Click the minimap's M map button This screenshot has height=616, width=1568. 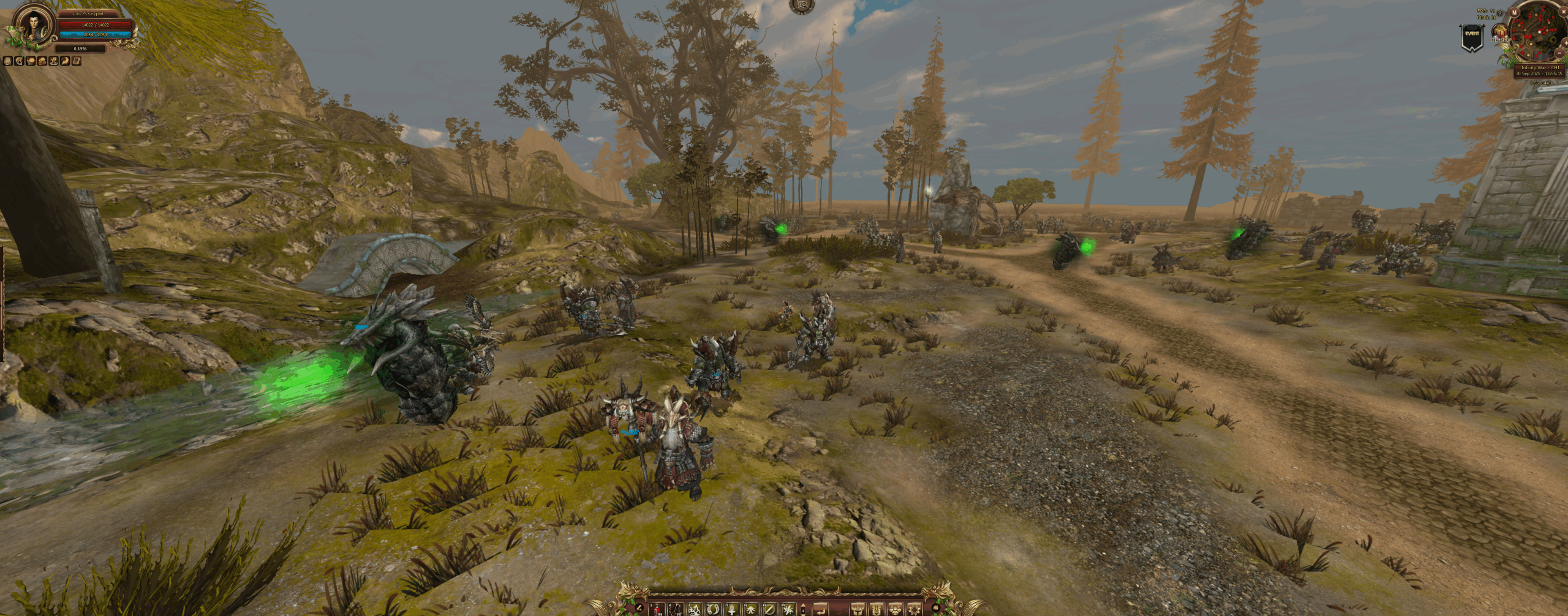1514,12
